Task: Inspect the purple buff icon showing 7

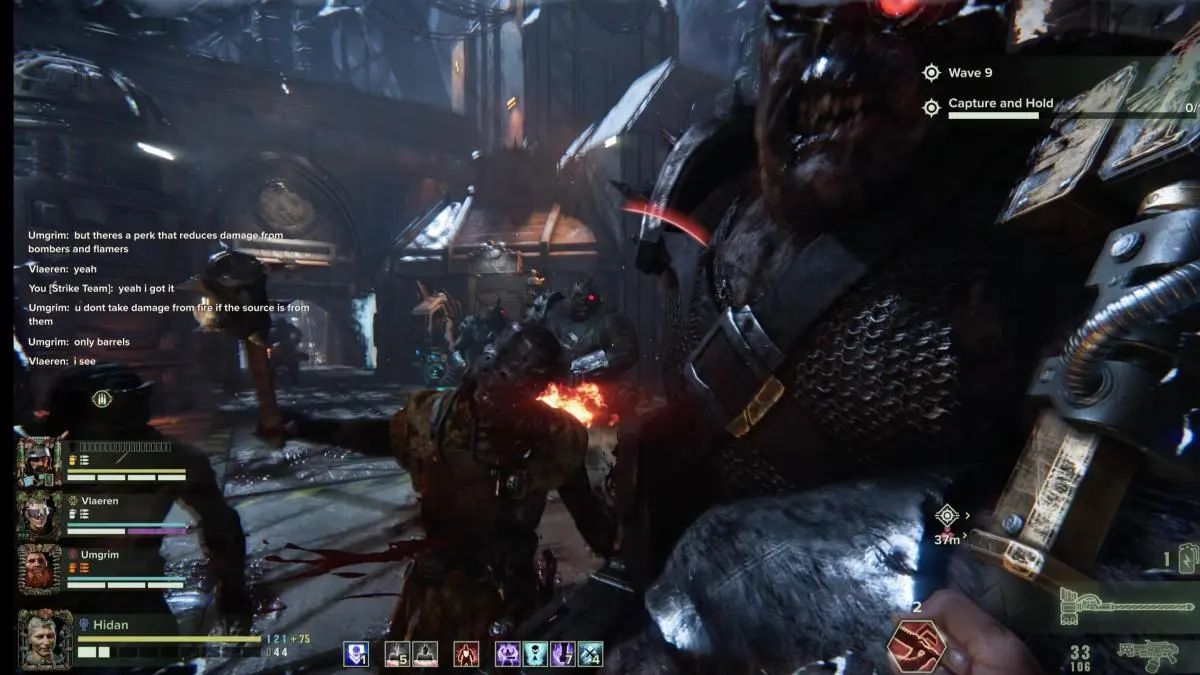Action: click(x=563, y=654)
